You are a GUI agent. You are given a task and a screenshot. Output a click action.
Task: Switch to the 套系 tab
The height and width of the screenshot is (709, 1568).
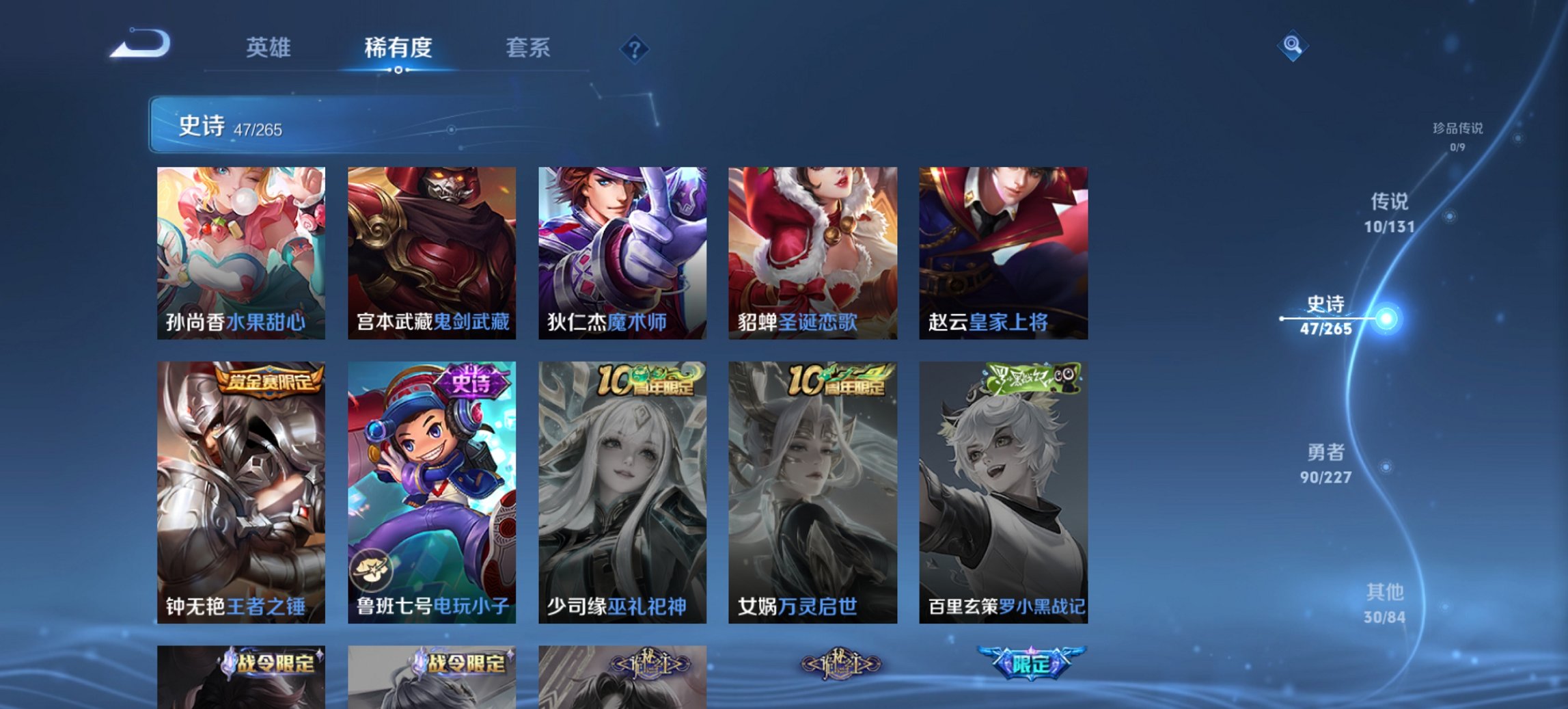[x=528, y=48]
